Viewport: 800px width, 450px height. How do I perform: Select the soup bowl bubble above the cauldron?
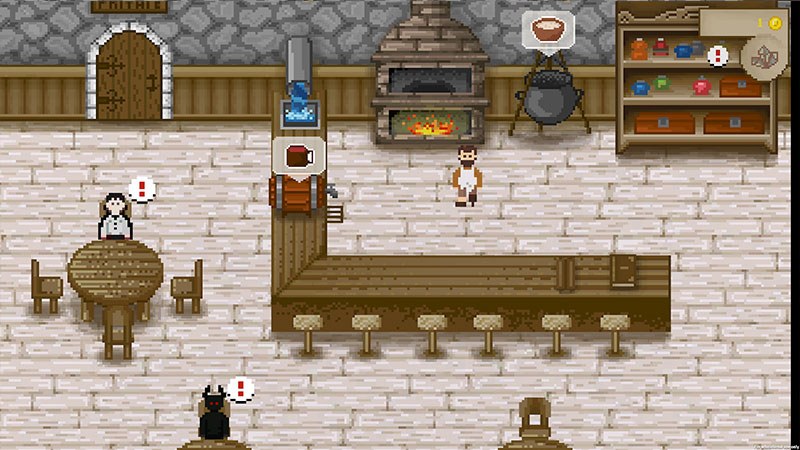coord(546,28)
